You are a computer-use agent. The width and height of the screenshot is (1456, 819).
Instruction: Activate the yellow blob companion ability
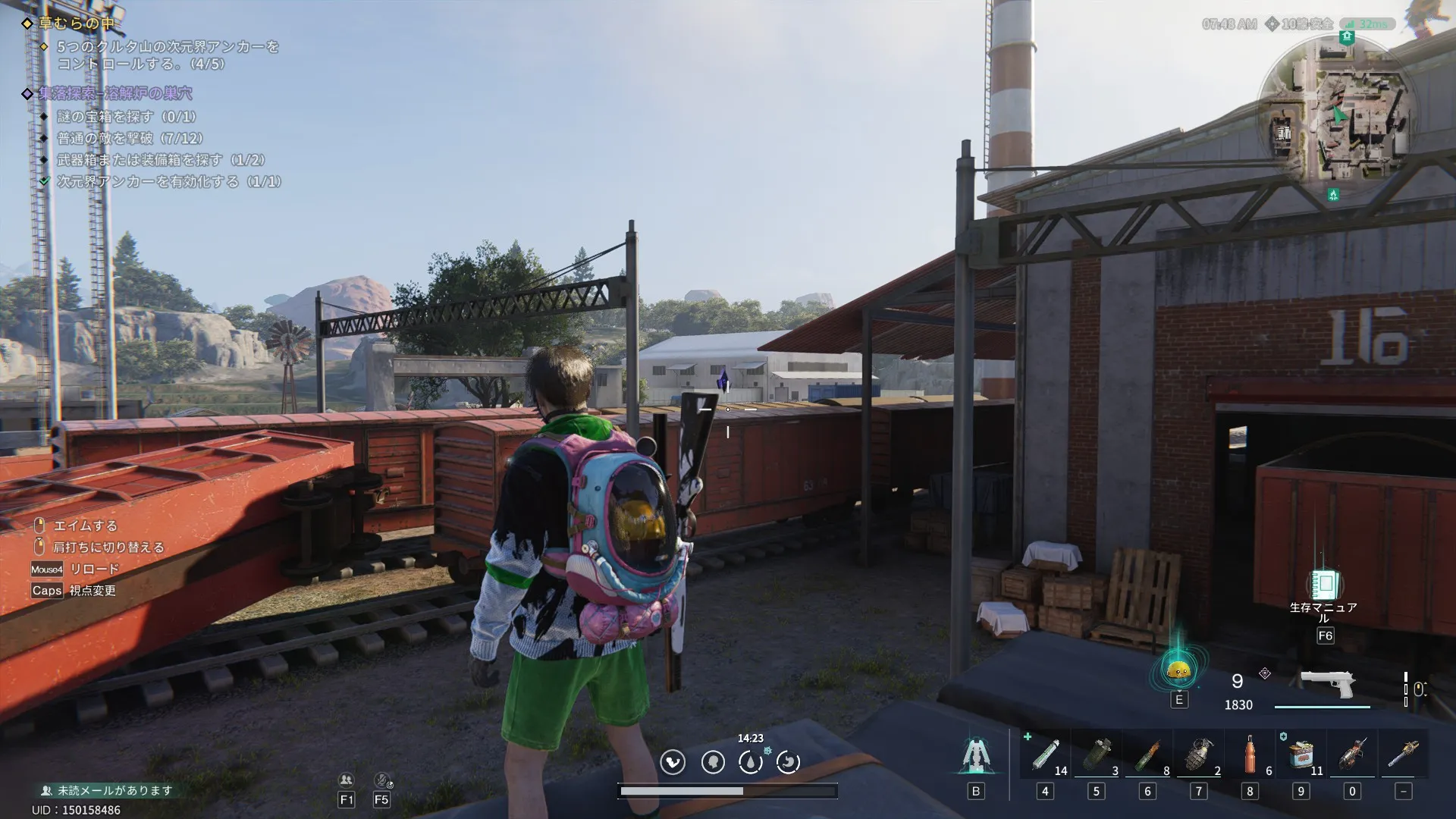click(x=1178, y=670)
